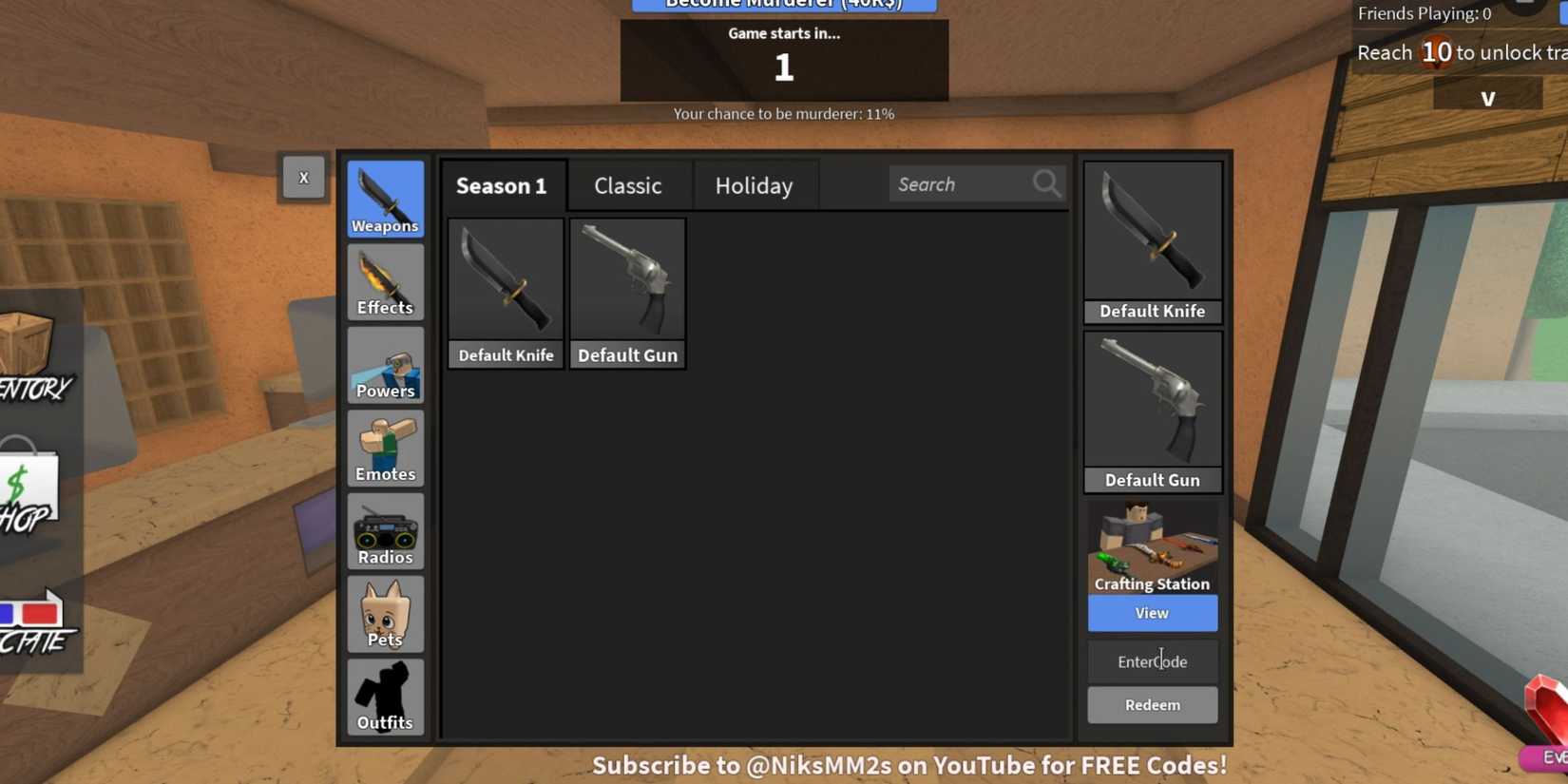The width and height of the screenshot is (1568, 784).
Task: Select the Weapons category icon
Action: 385,198
